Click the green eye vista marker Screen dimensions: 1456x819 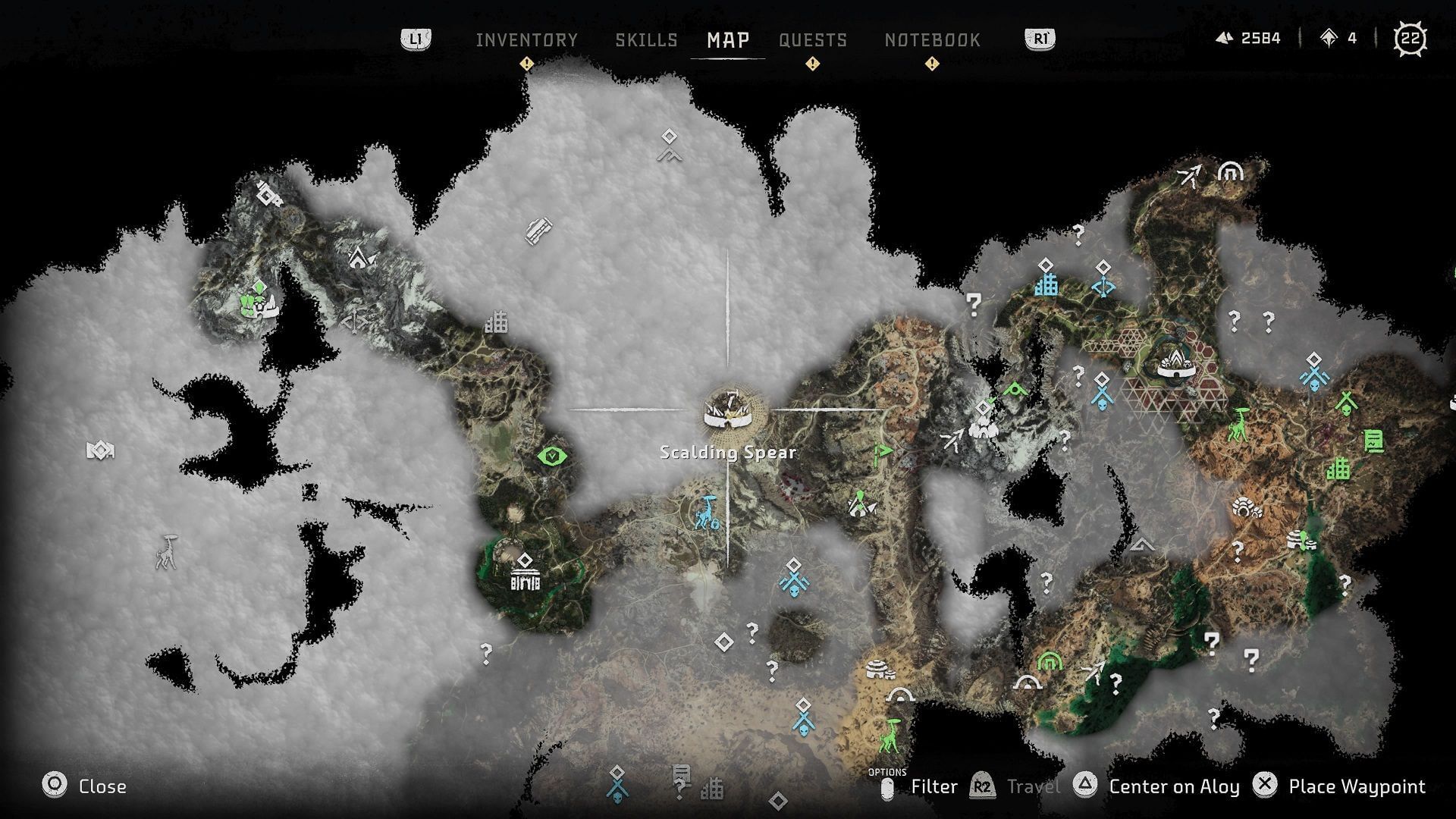point(552,456)
